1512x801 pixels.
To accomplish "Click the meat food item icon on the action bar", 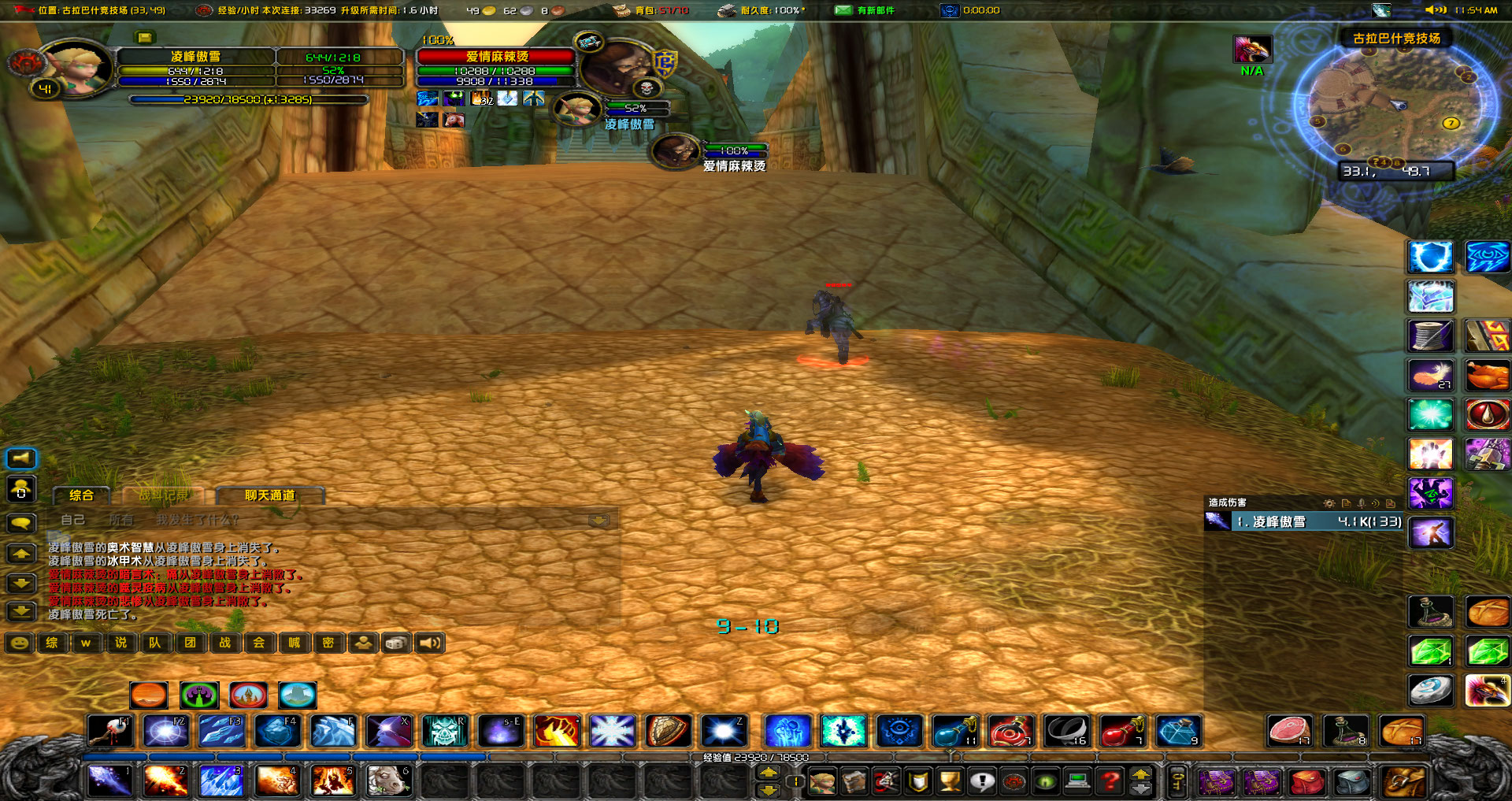I will [x=1289, y=731].
